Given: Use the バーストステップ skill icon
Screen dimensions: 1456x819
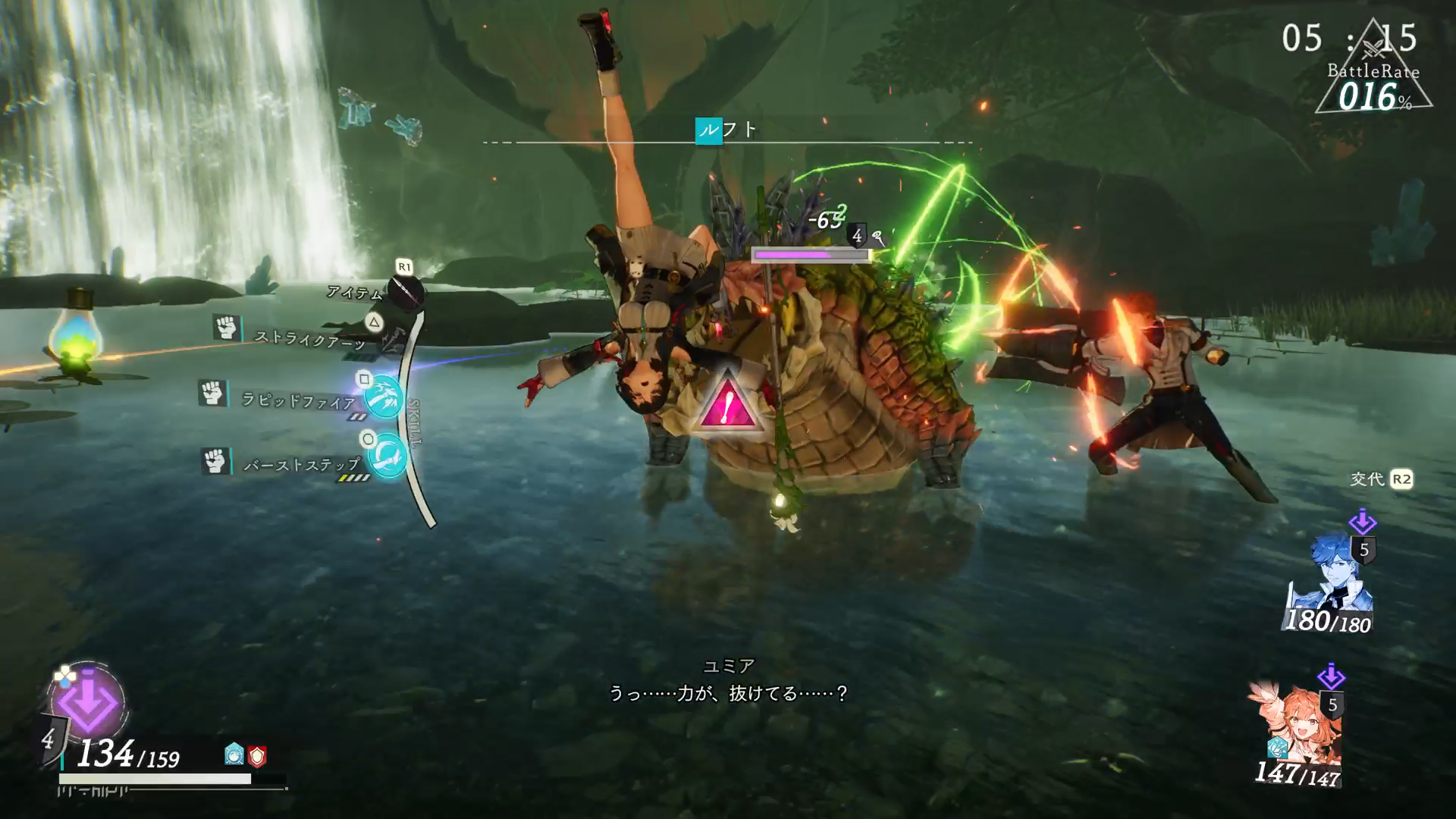Looking at the screenshot, I should pos(388,456).
